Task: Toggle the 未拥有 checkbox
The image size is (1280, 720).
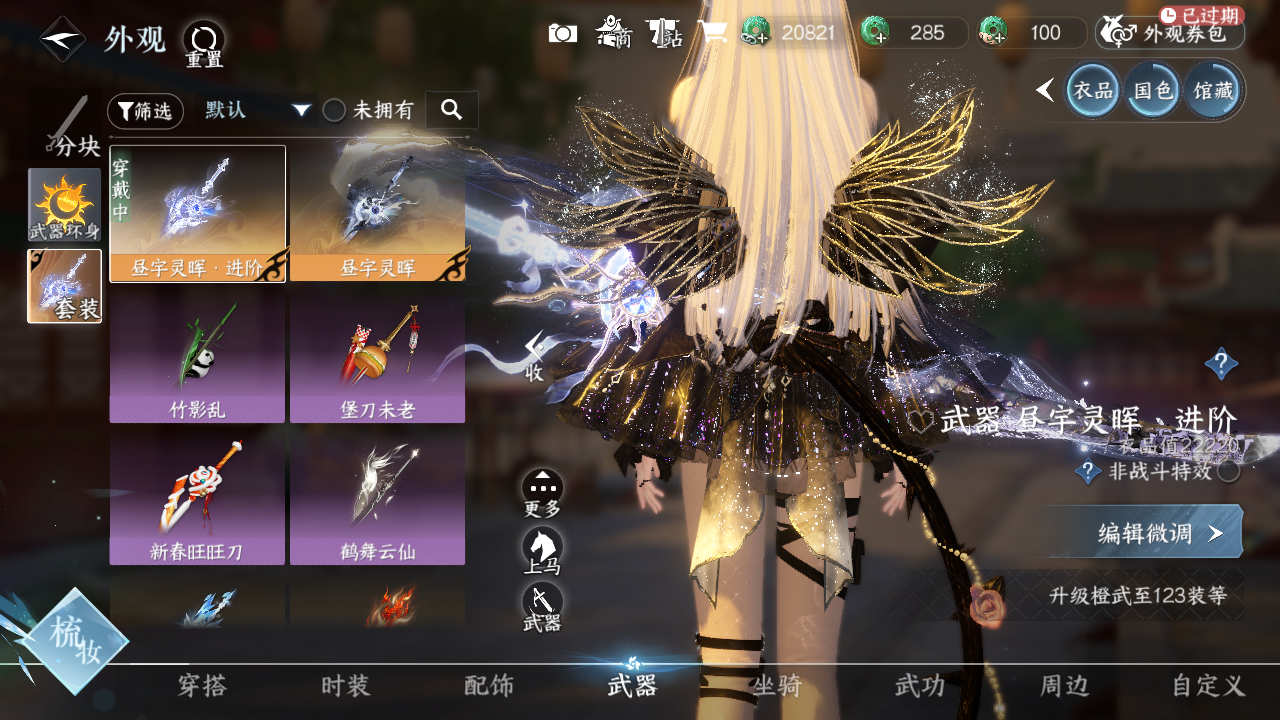Action: tap(334, 111)
